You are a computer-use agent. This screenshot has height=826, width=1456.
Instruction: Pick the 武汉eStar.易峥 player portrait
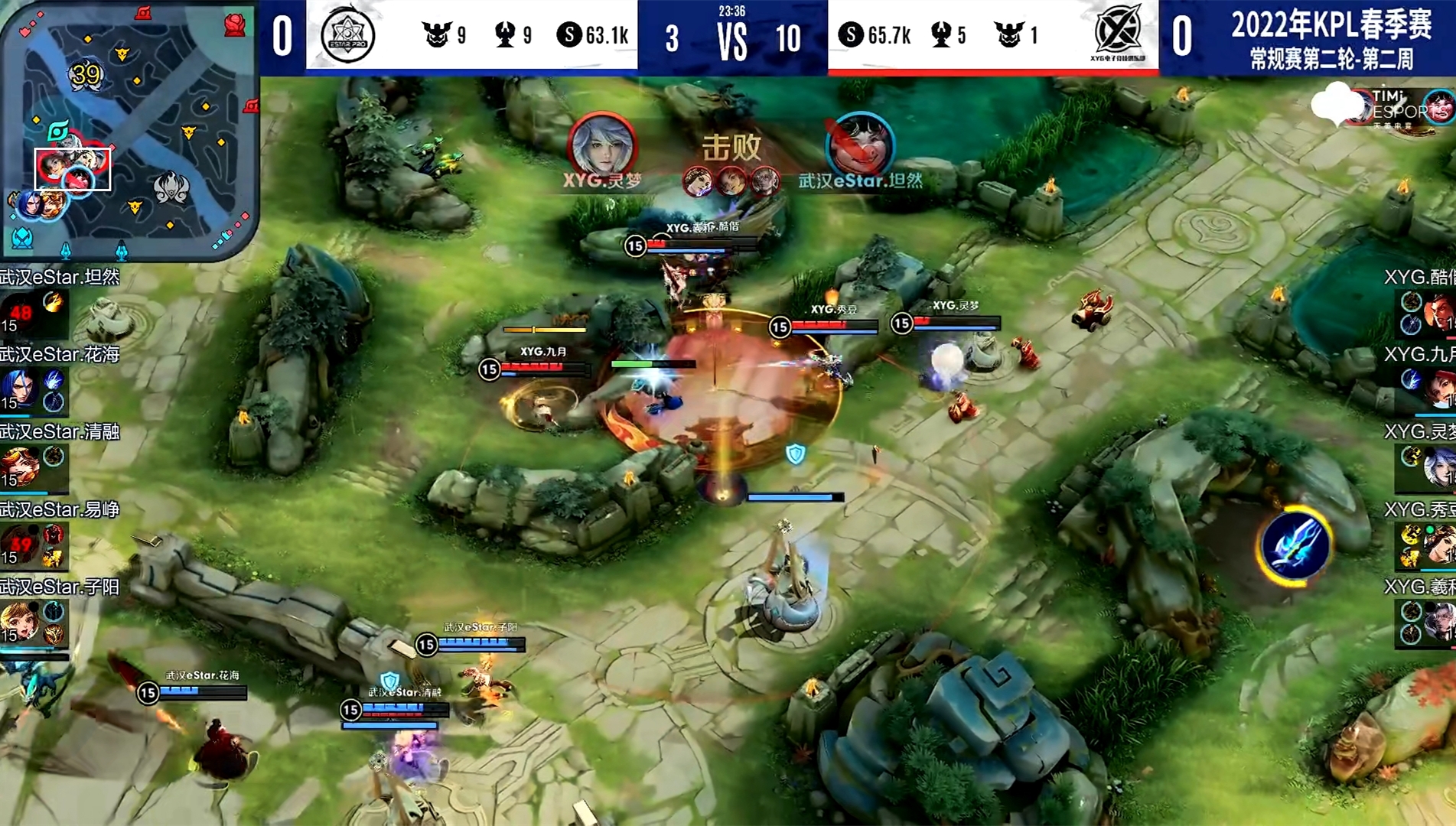click(x=21, y=545)
